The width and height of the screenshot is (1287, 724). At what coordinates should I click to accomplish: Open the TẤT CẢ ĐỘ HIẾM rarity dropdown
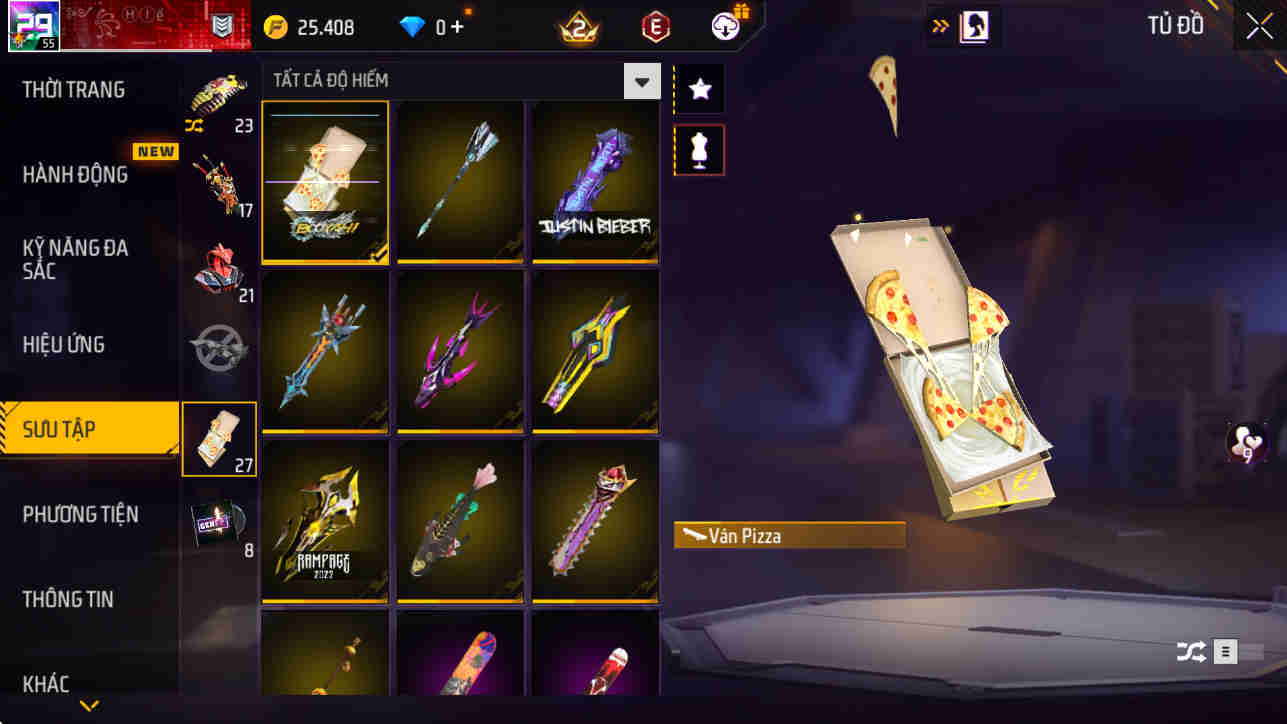pyautogui.click(x=643, y=80)
